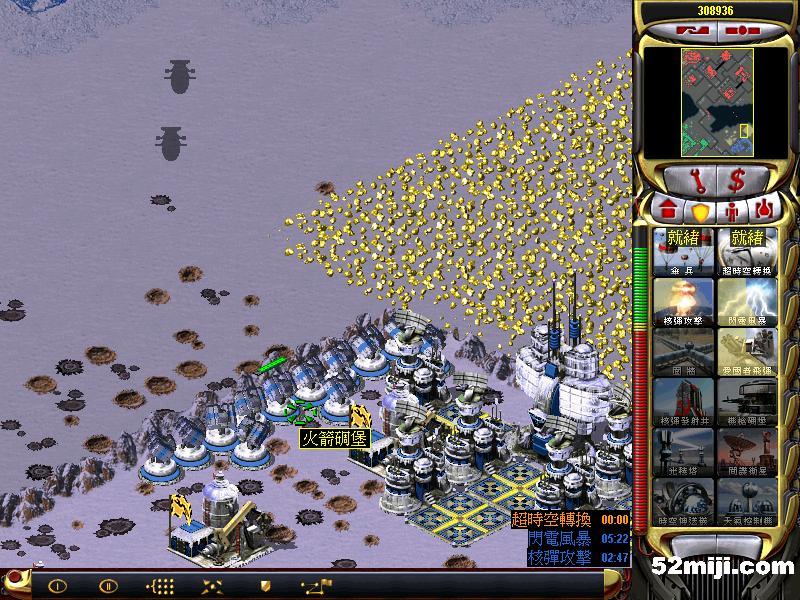Choose the Lightning Storm (閃電風暴) icon
Viewport: 800px width, 600px height.
click(746, 301)
